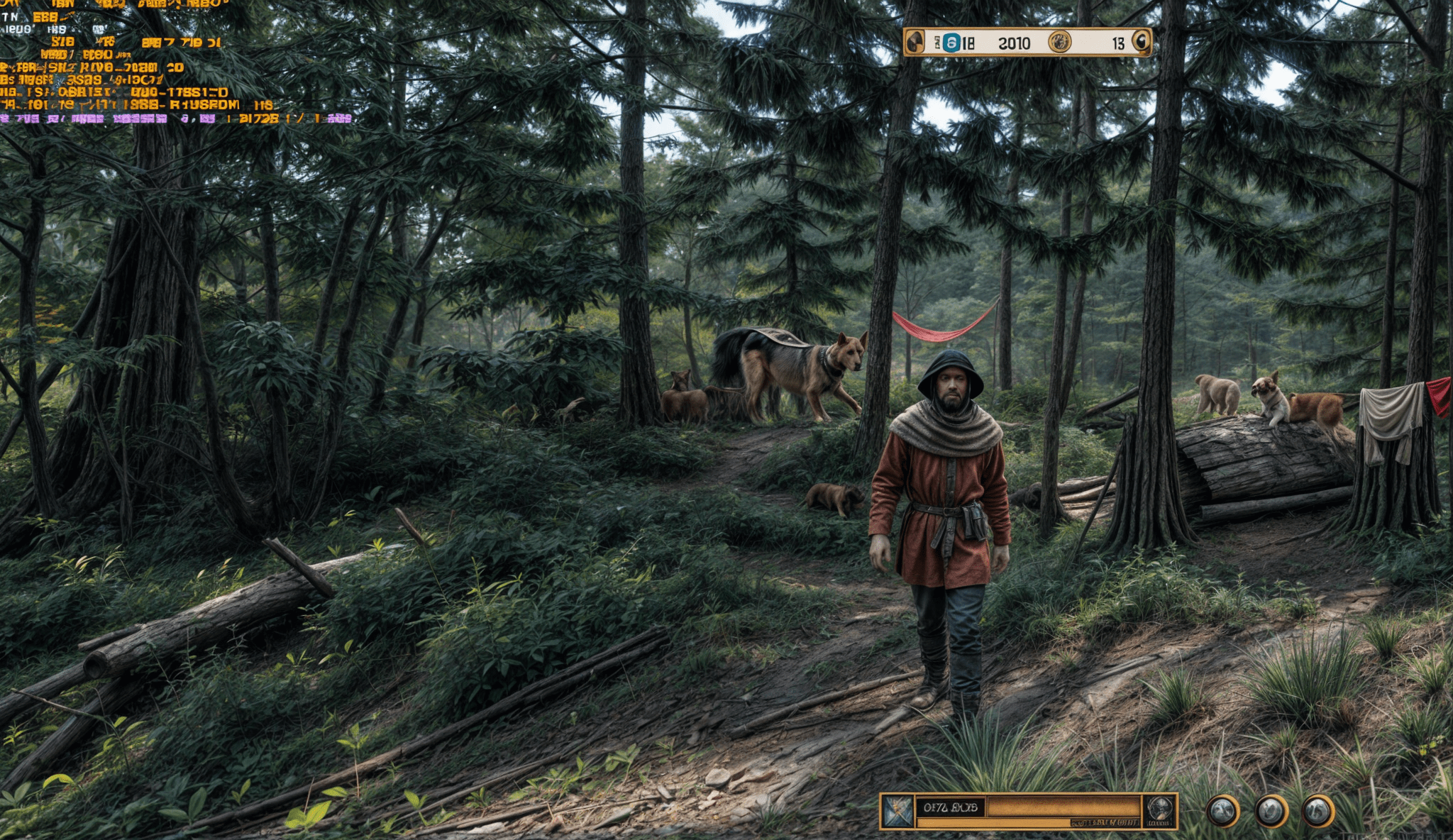Activate the blue diamond ability icon
Viewport: 1453px width, 840px height.
coord(897,811)
